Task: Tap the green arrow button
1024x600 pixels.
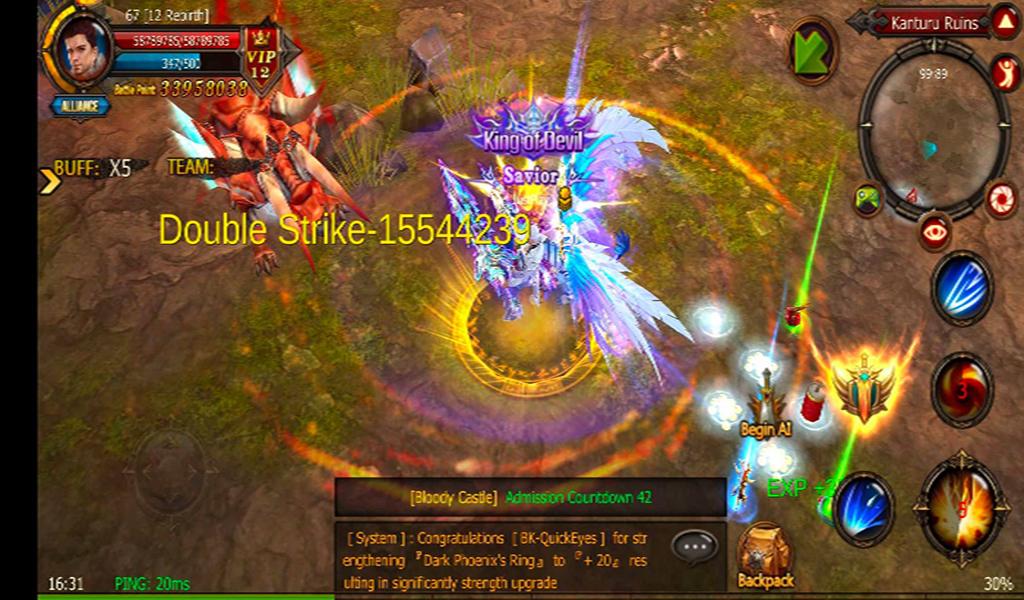Action: [x=811, y=51]
